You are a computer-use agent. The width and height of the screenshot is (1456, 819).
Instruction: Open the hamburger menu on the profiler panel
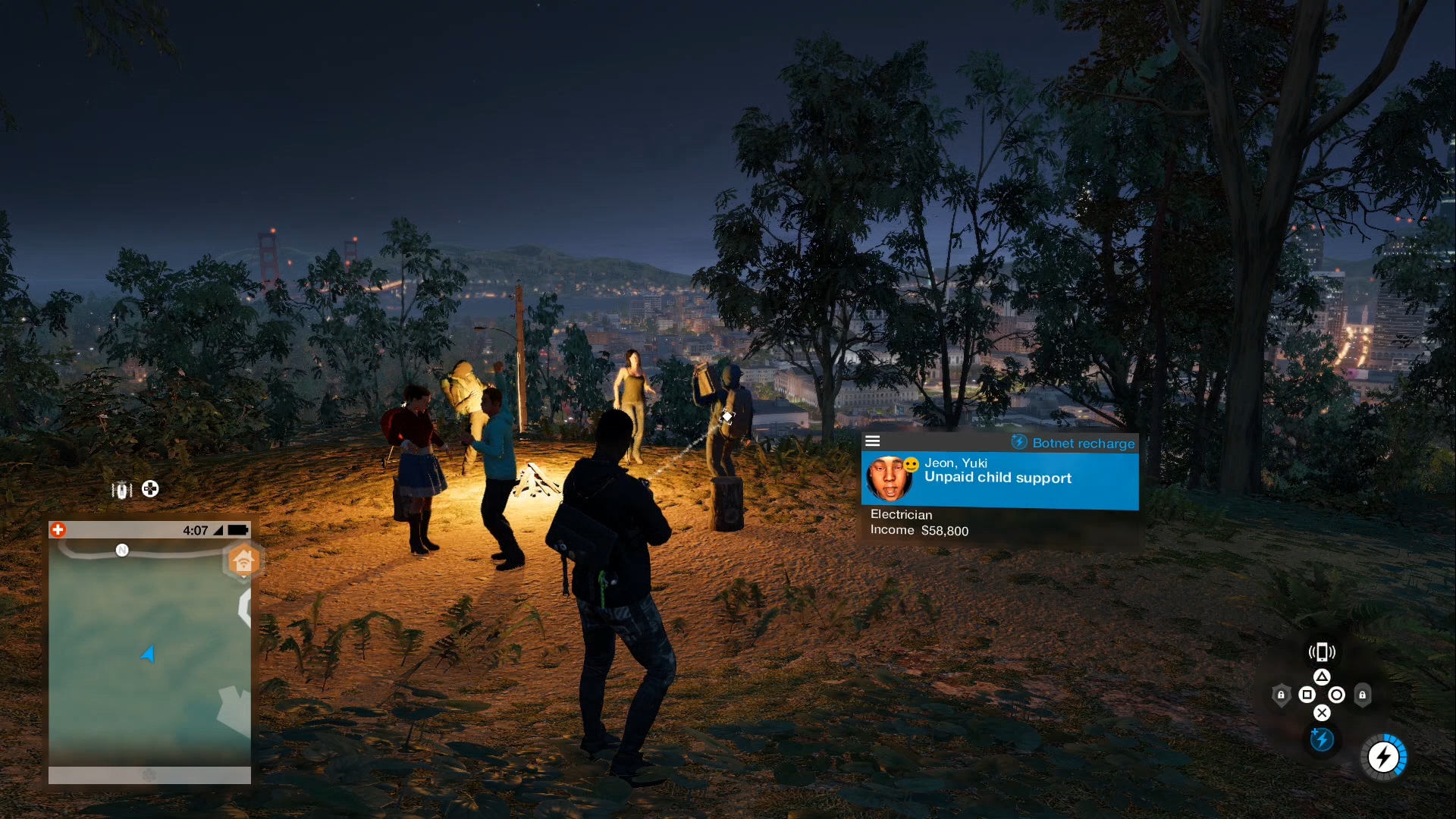click(x=874, y=441)
